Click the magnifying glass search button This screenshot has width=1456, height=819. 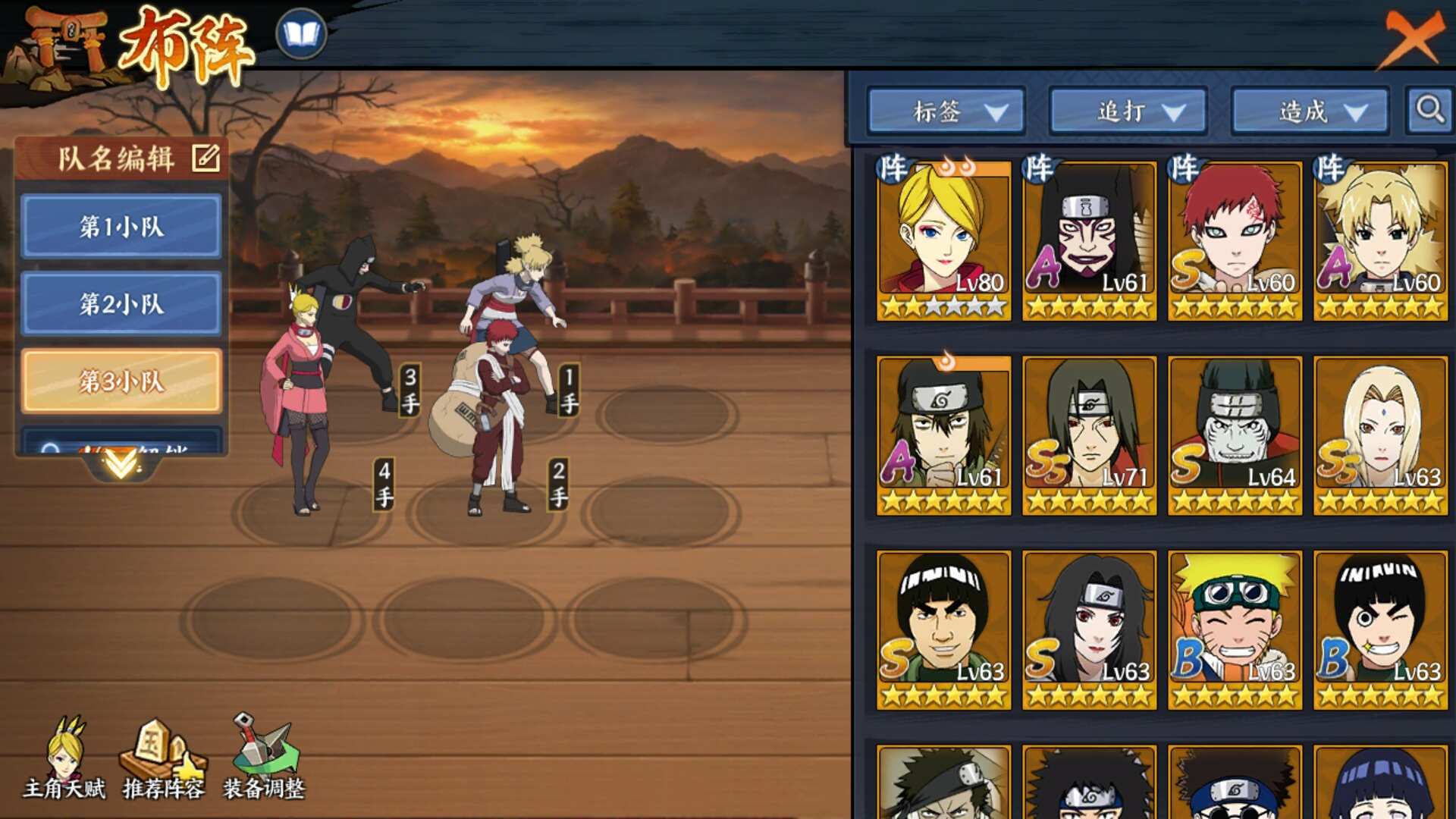[1429, 110]
